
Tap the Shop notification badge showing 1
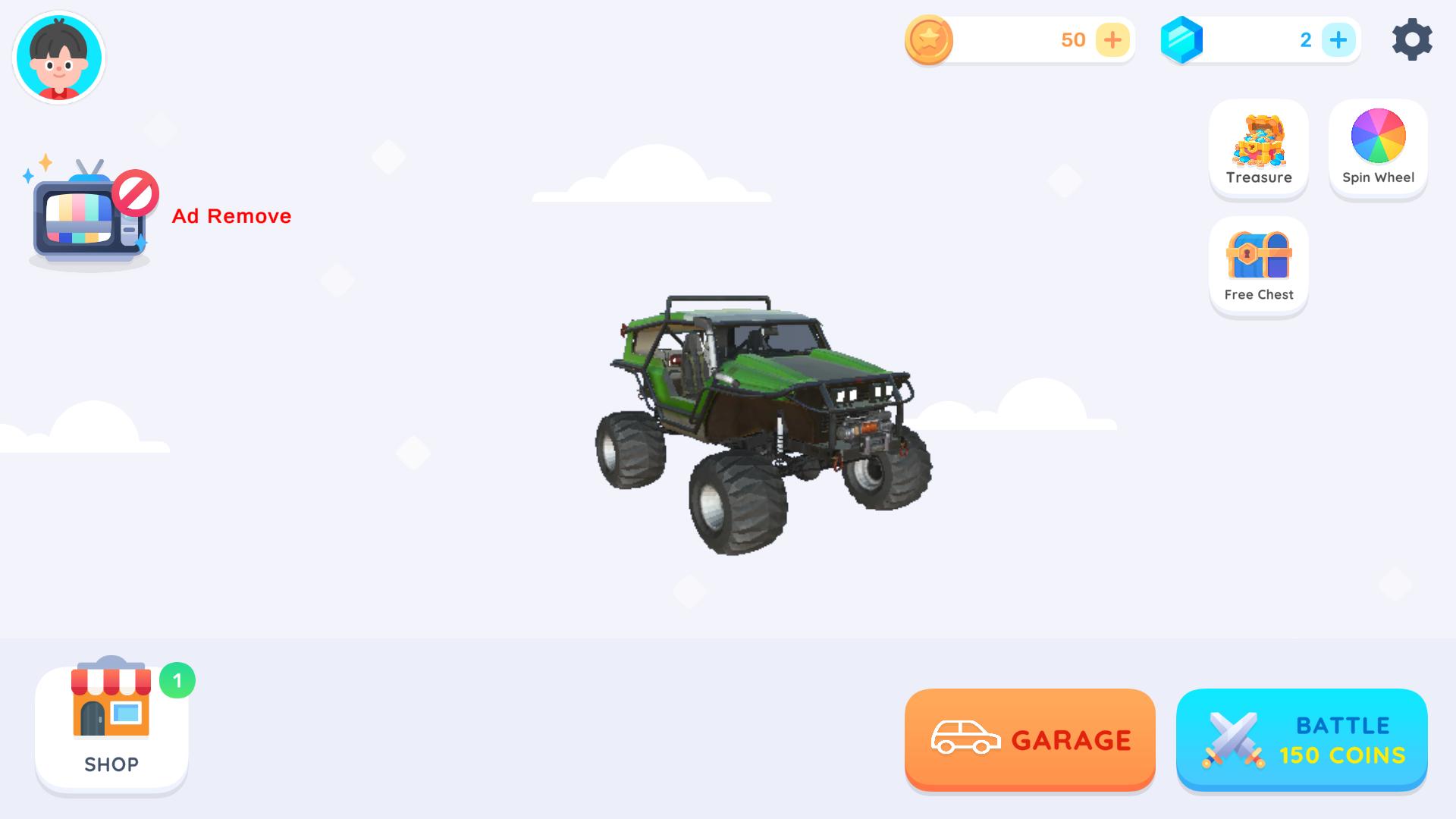(x=179, y=680)
